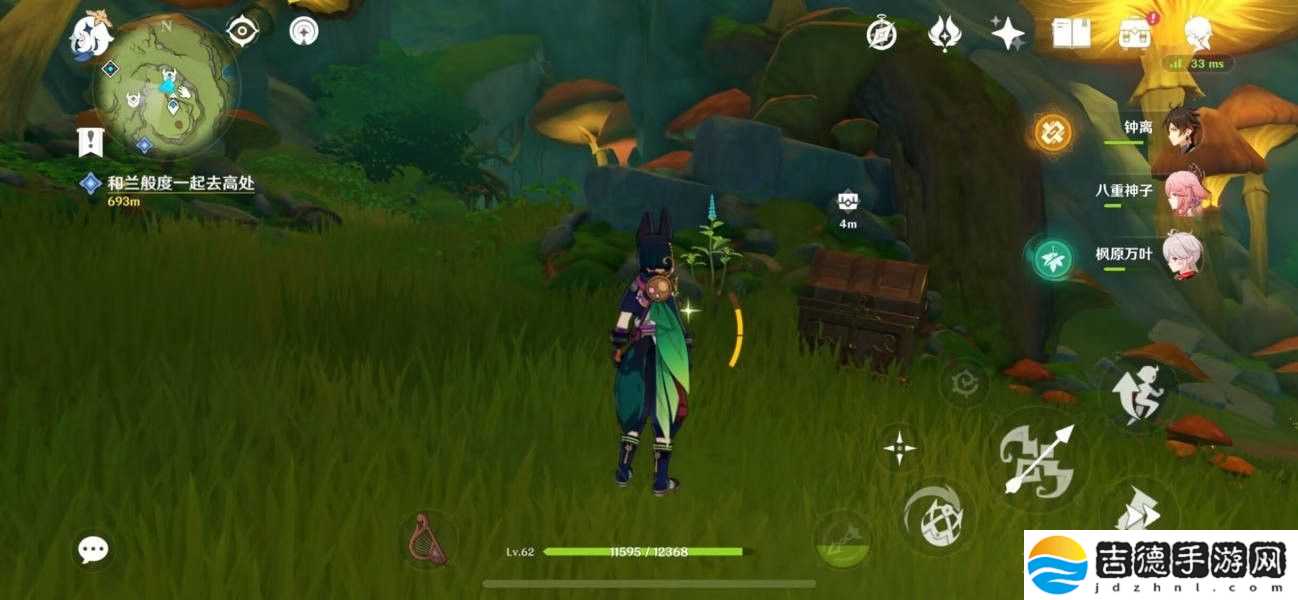Open the character profile head icon

pyautogui.click(x=1198, y=35)
